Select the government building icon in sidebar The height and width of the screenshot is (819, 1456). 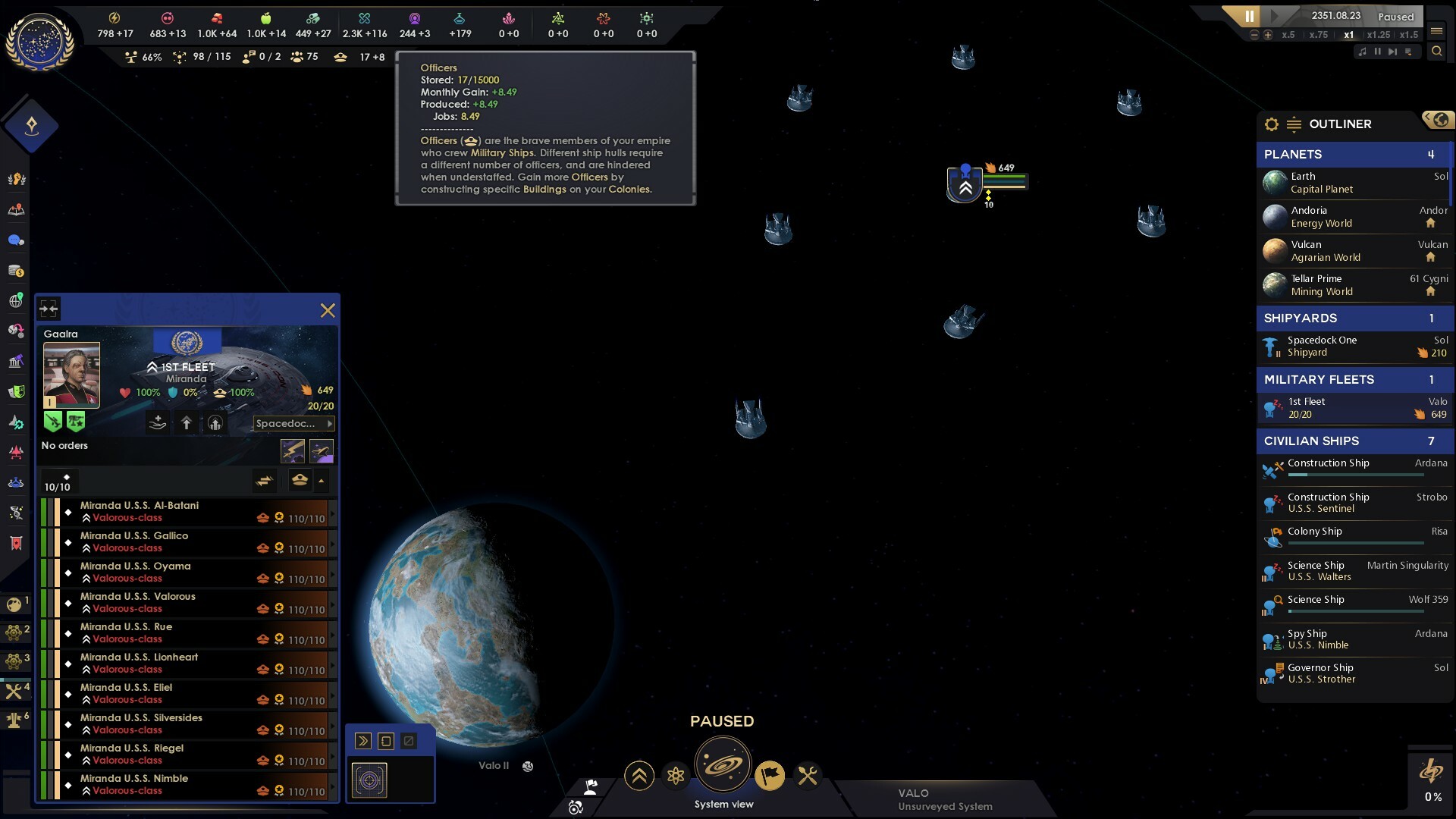(17, 359)
